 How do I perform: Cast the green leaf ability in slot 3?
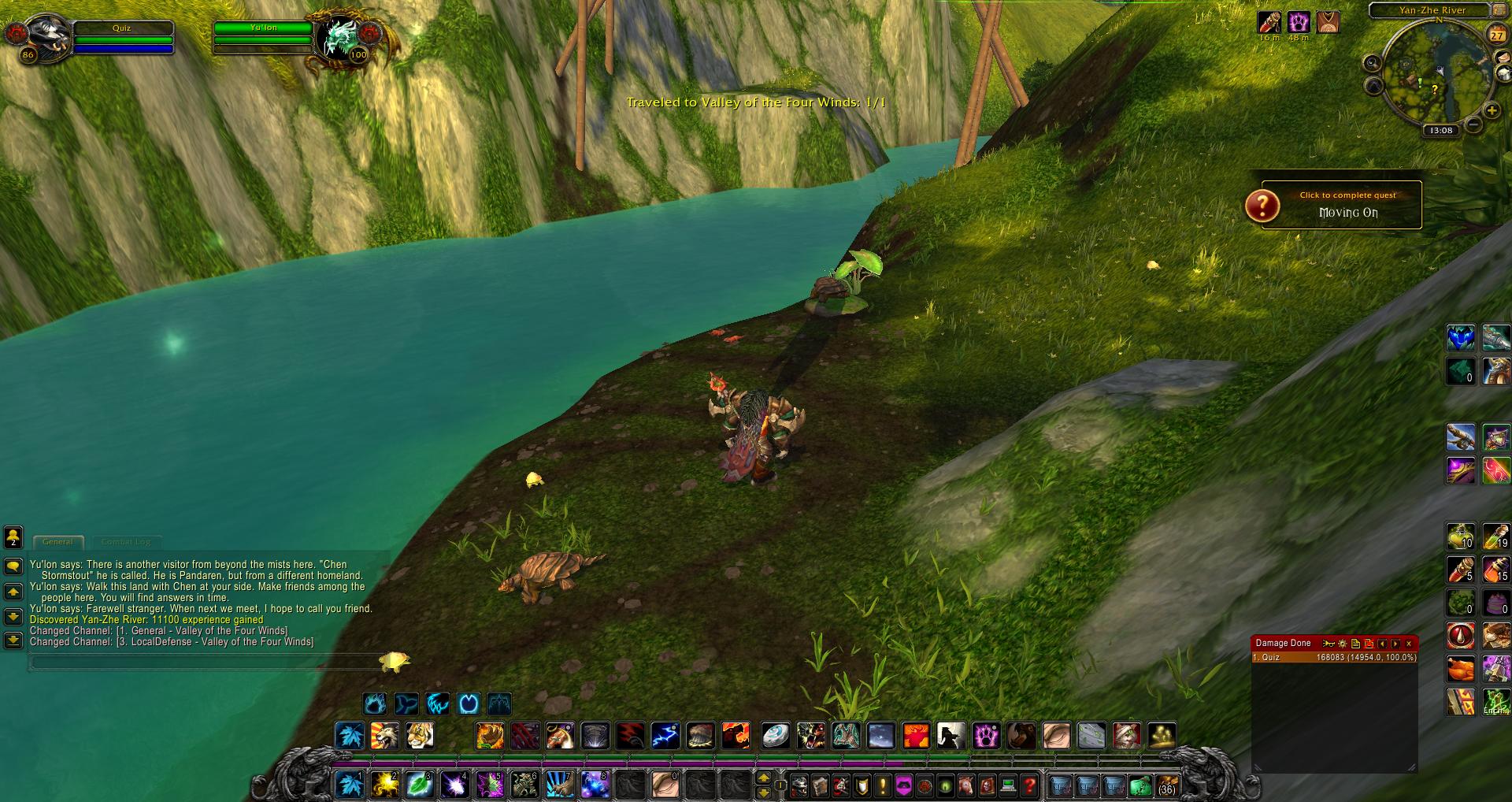click(x=418, y=785)
